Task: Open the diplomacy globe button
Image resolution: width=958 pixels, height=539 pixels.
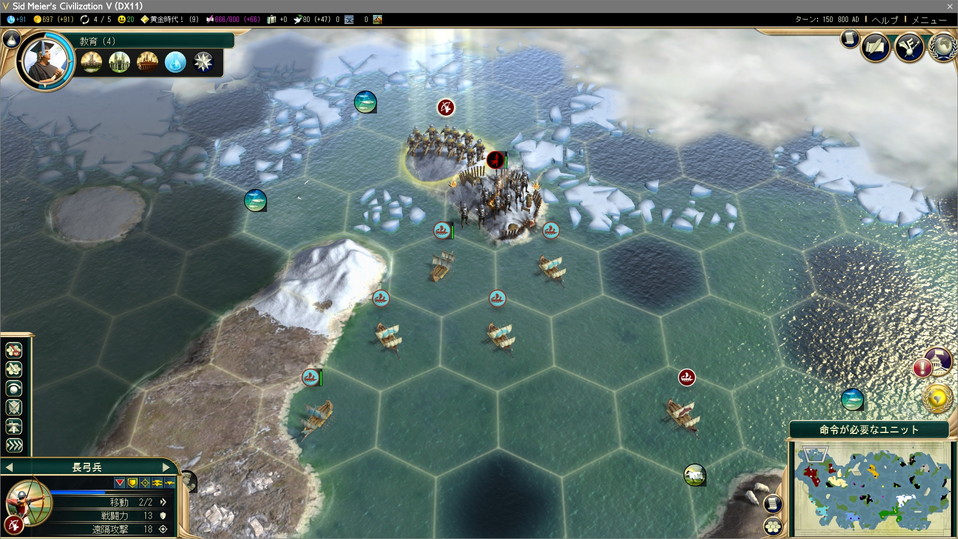Action: (941, 48)
